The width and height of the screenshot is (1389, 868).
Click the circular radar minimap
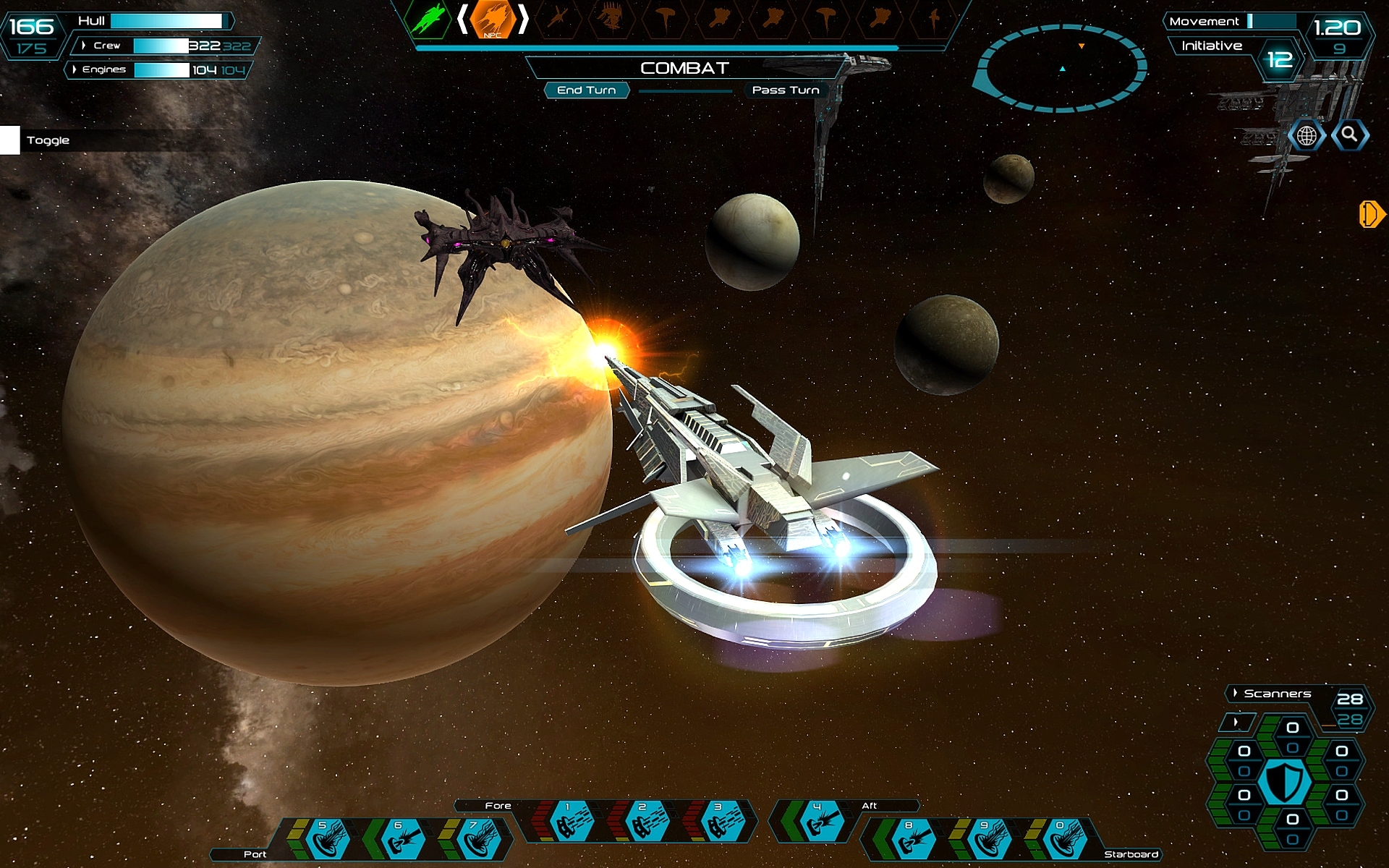tap(1061, 68)
